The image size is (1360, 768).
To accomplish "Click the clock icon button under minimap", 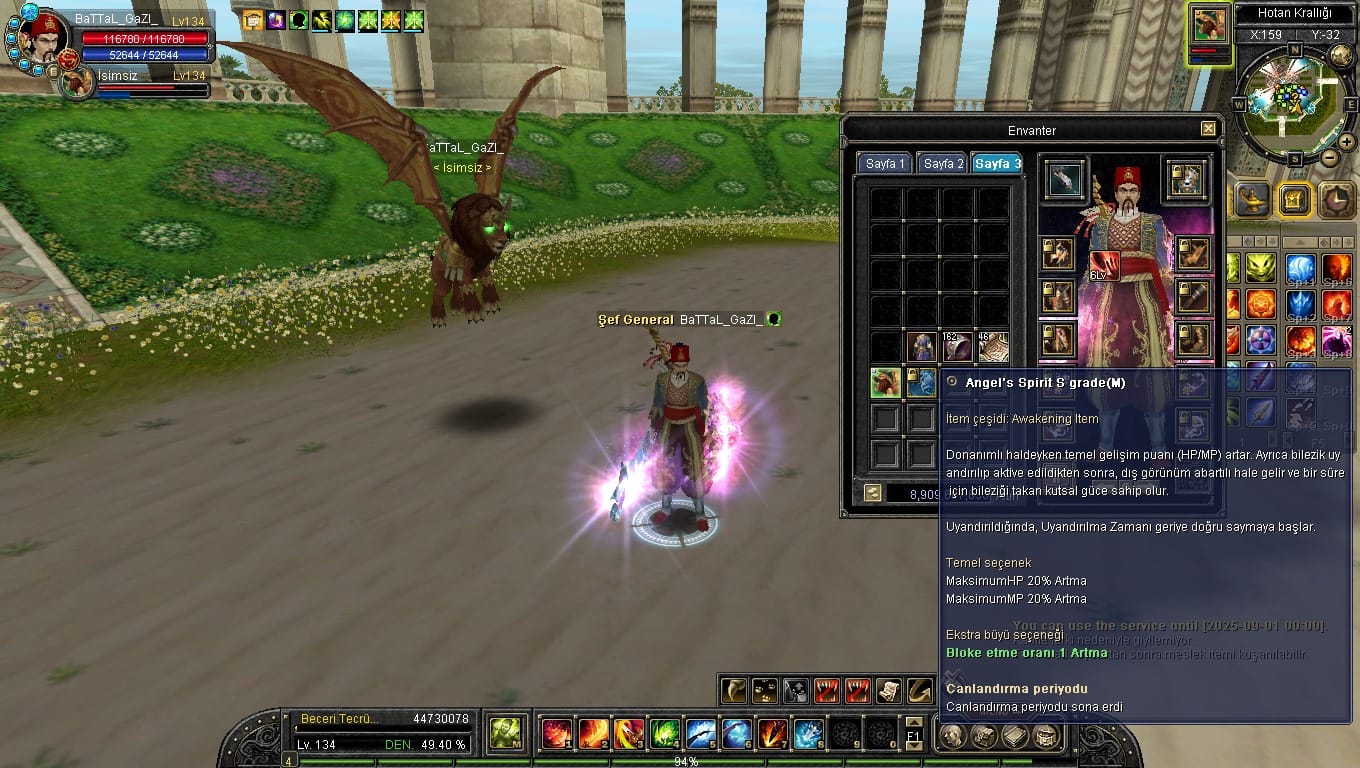I will [x=1336, y=199].
